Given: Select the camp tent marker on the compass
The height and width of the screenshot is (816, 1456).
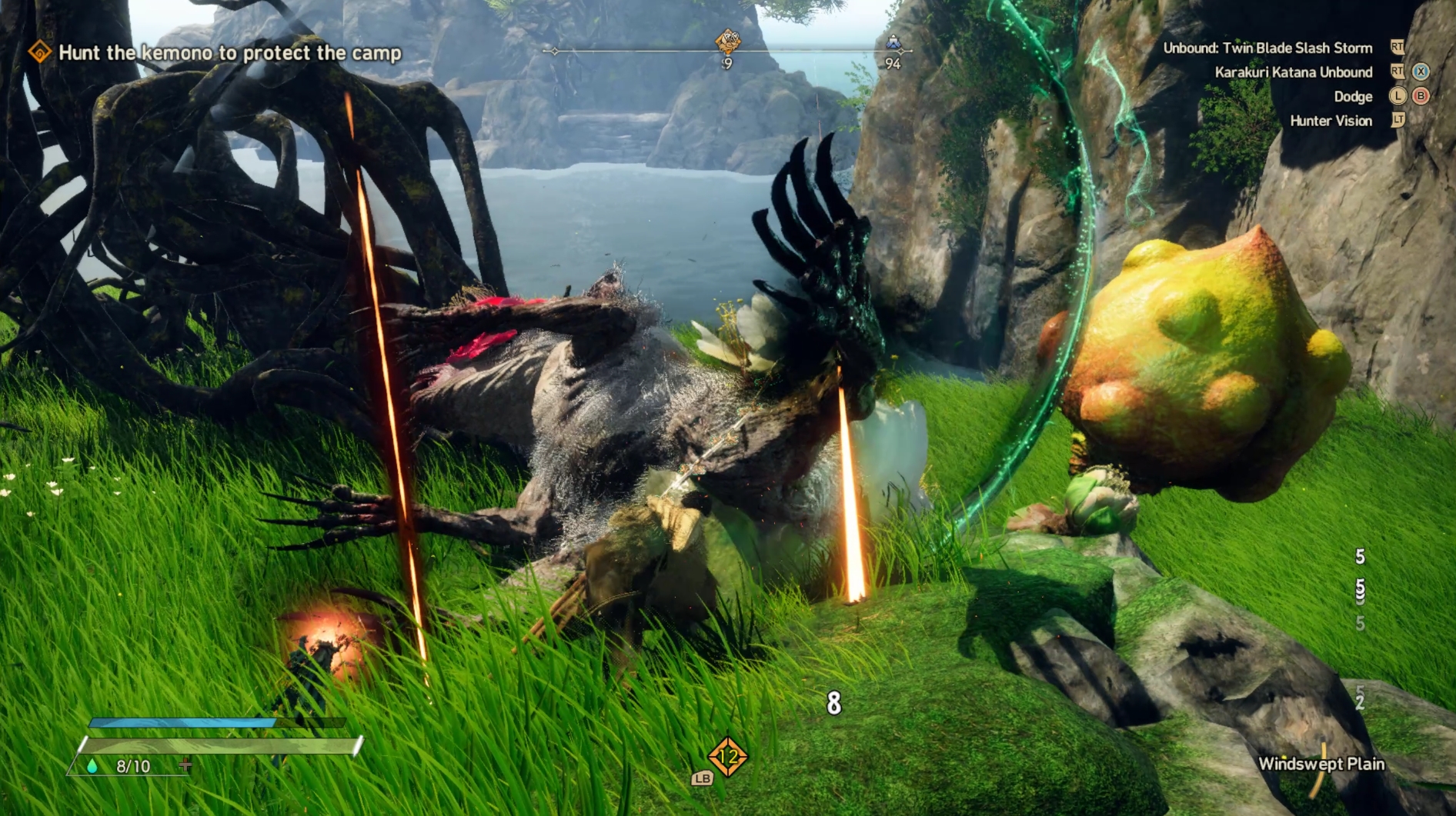Looking at the screenshot, I should coord(893,43).
